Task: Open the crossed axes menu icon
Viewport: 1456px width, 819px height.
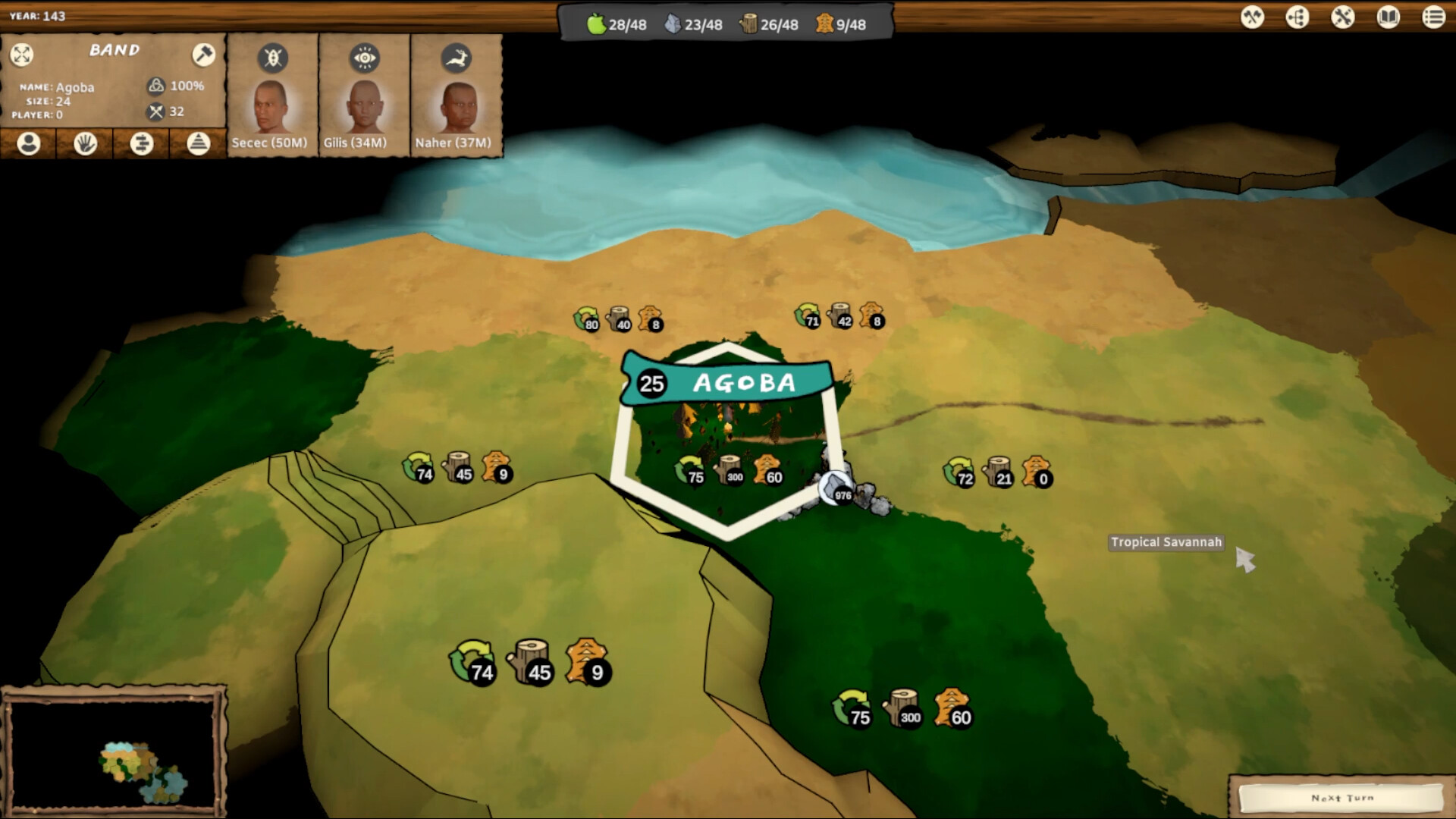Action: 1252,17
